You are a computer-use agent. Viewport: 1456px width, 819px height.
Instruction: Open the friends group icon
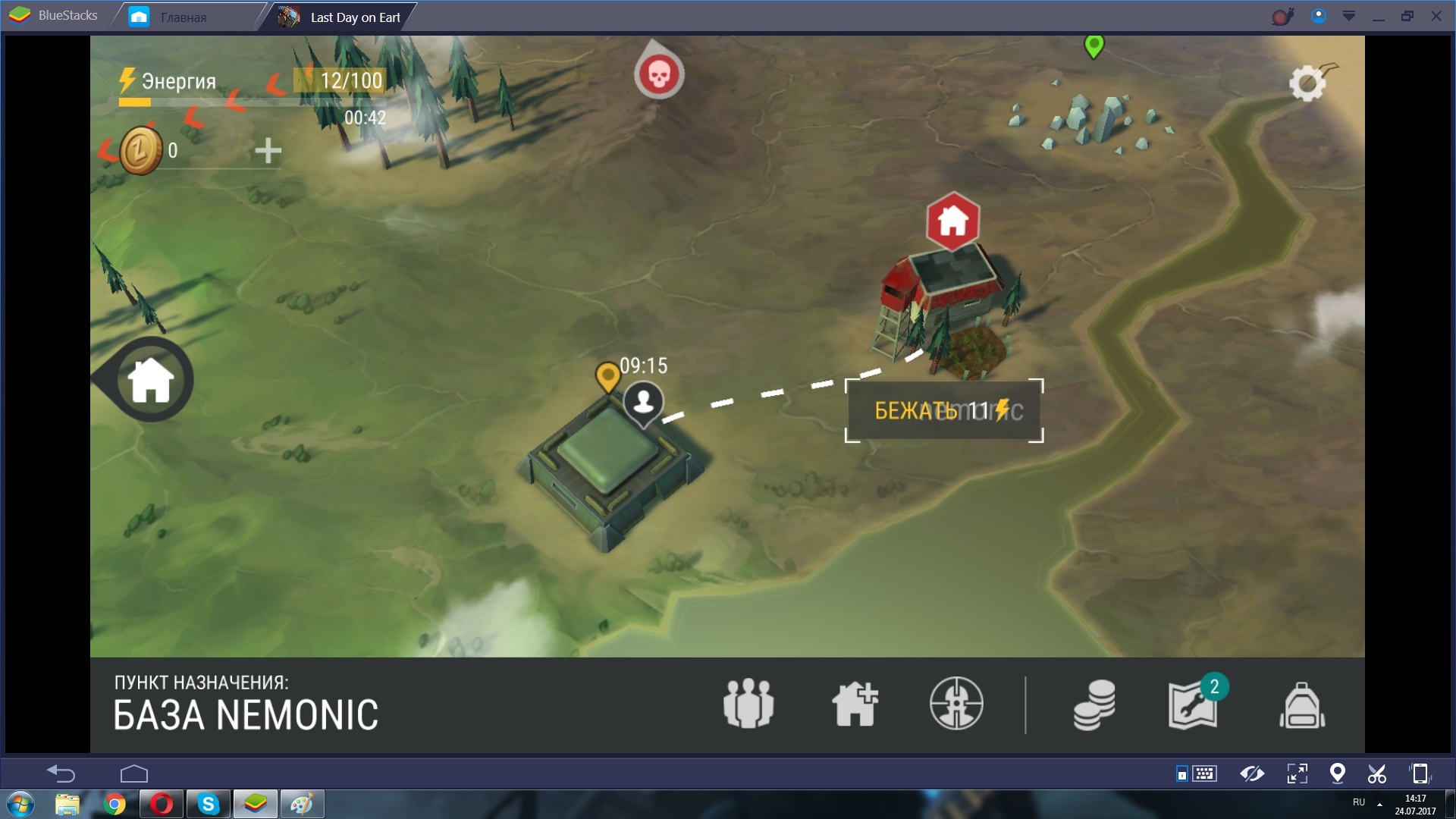748,704
